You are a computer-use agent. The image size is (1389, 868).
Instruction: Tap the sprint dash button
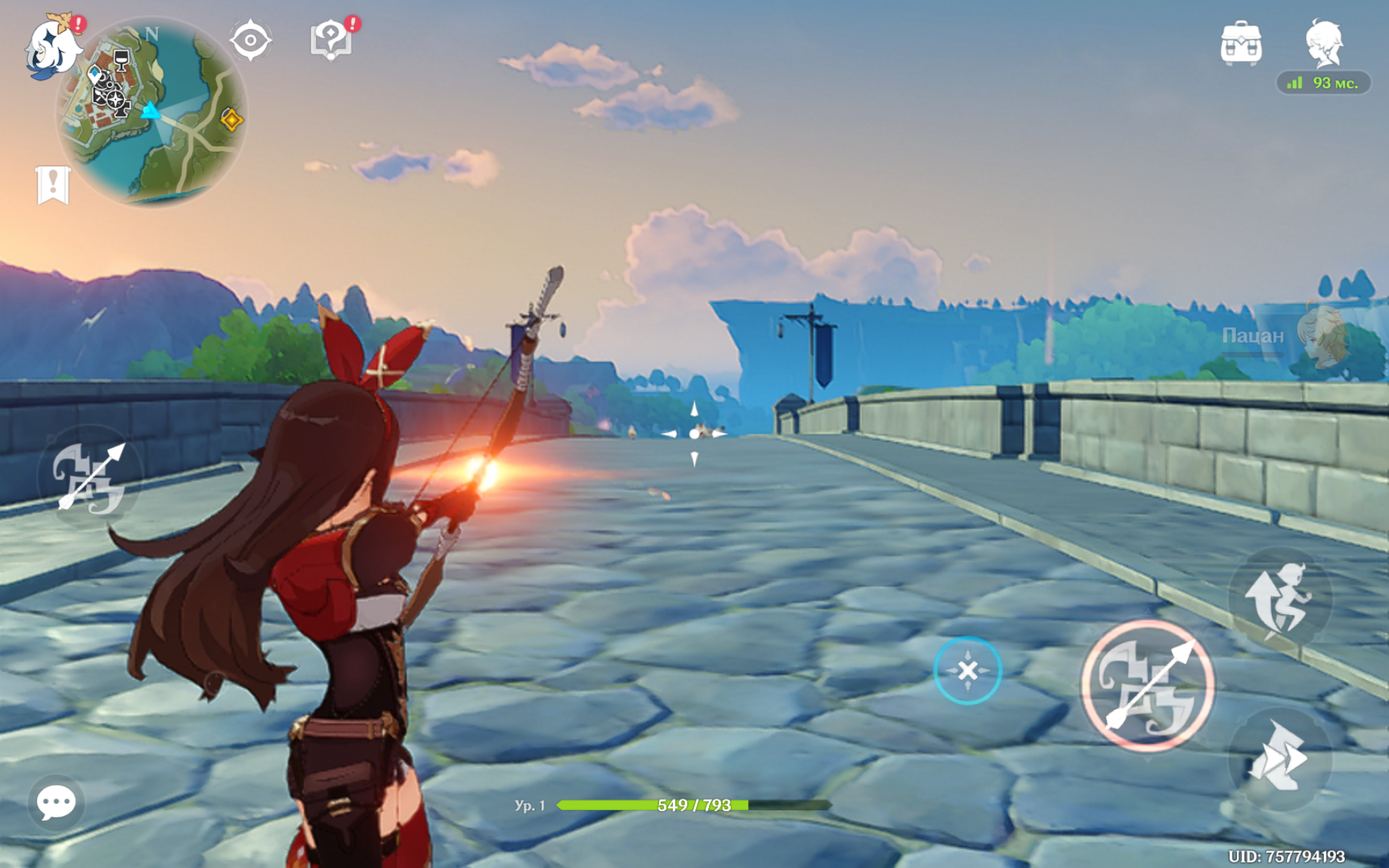pyautogui.click(x=1279, y=757)
